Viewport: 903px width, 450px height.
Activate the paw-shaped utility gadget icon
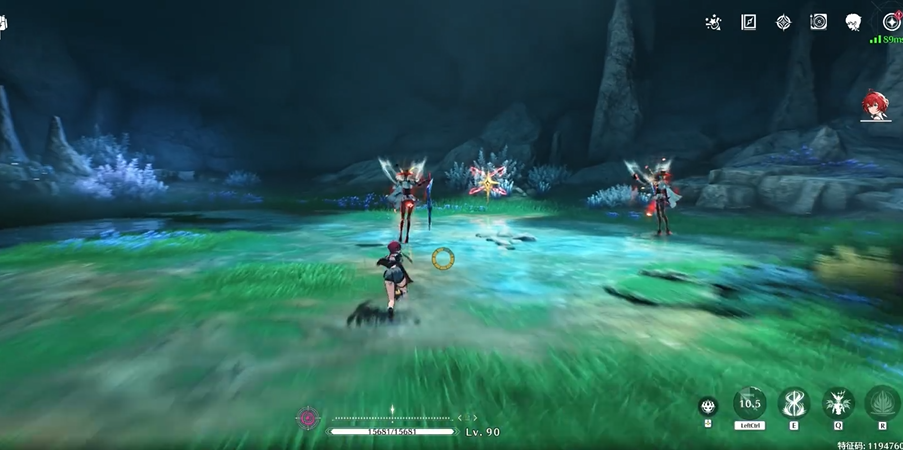point(708,406)
